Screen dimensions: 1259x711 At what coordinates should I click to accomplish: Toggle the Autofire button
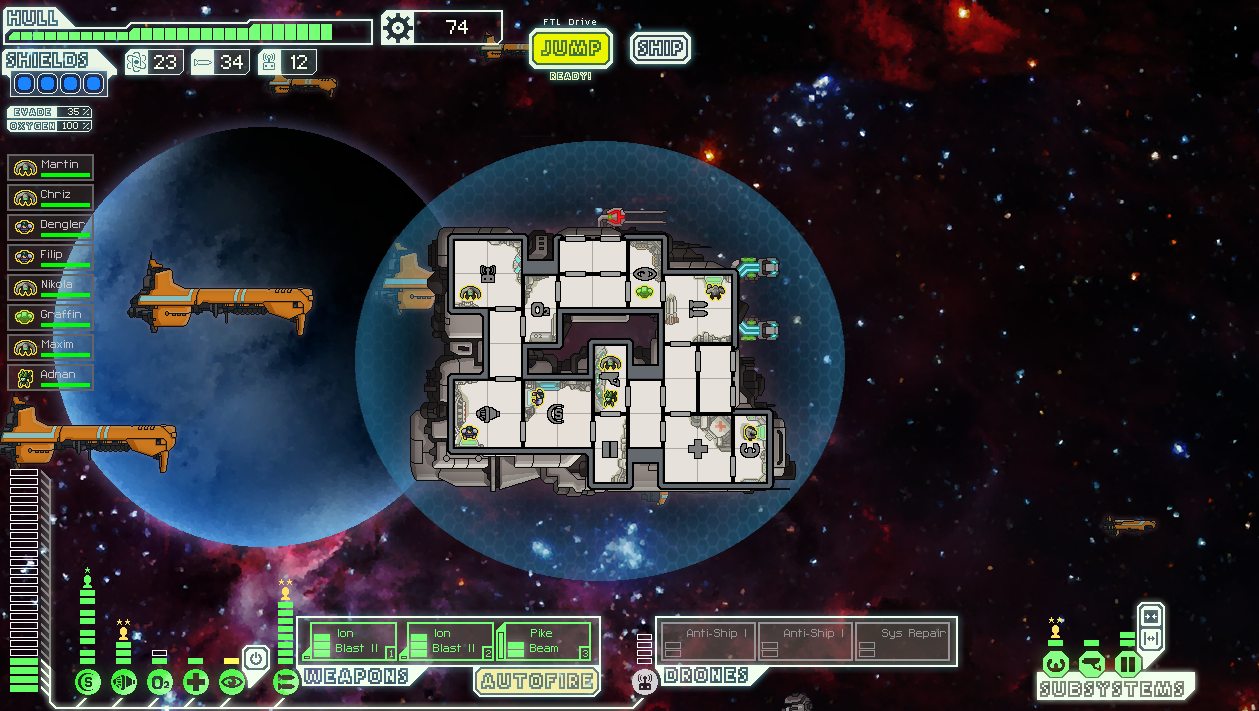pos(536,682)
